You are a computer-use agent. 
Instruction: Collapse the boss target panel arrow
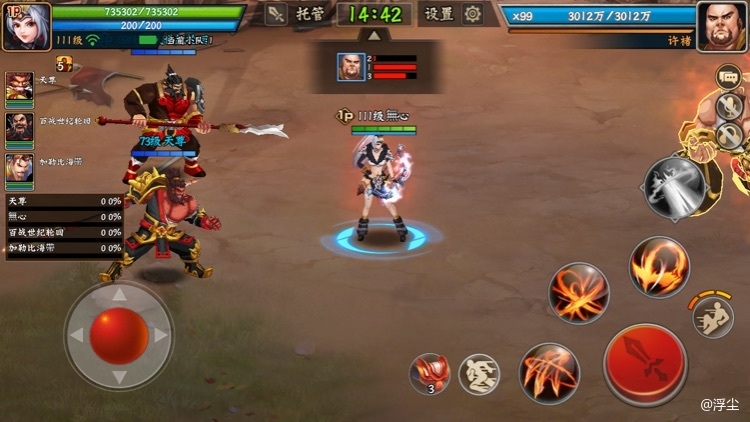coord(374,35)
